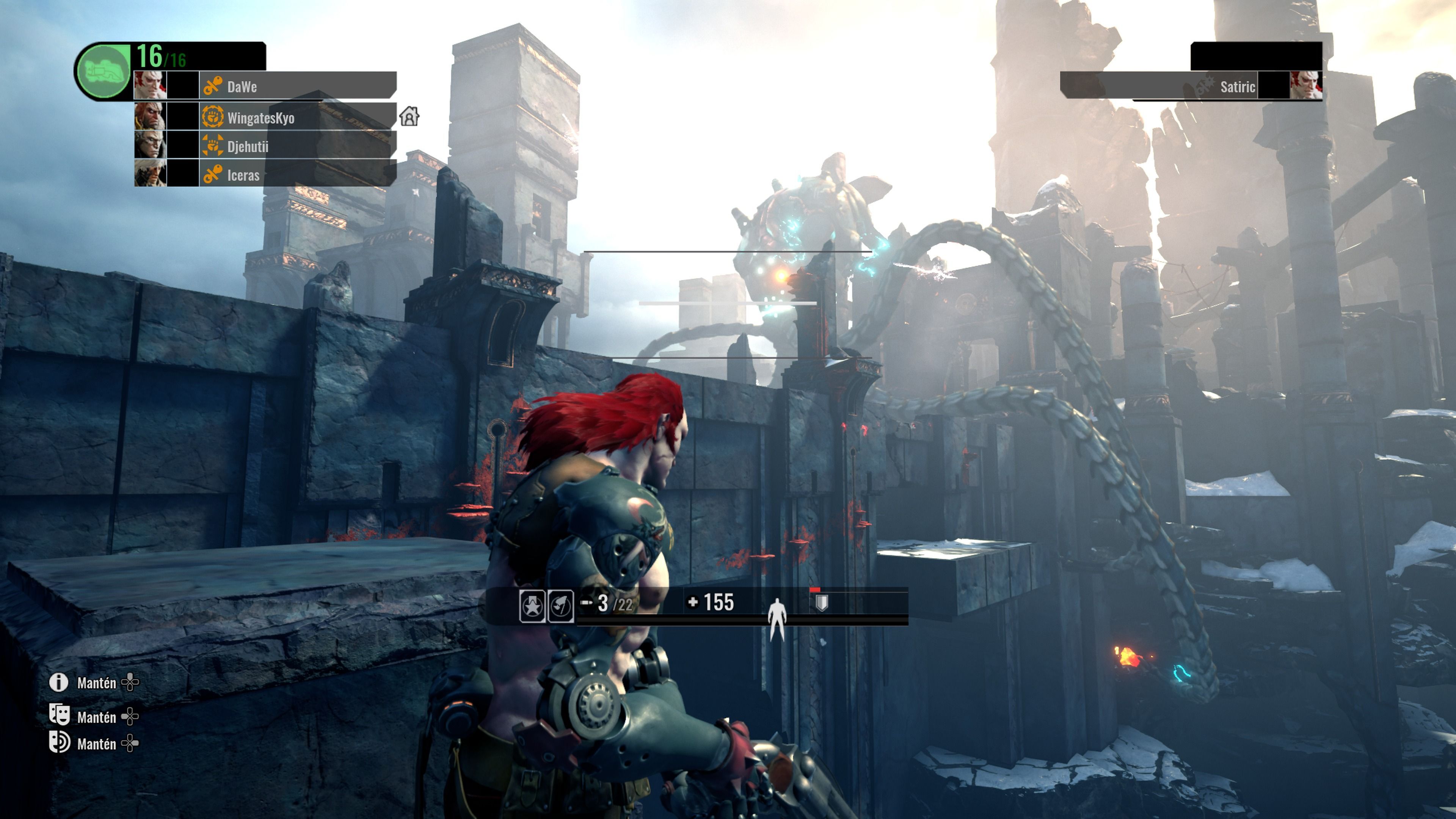The width and height of the screenshot is (1456, 819).
Task: Click the shield icon on the status bar
Action: coord(822,603)
